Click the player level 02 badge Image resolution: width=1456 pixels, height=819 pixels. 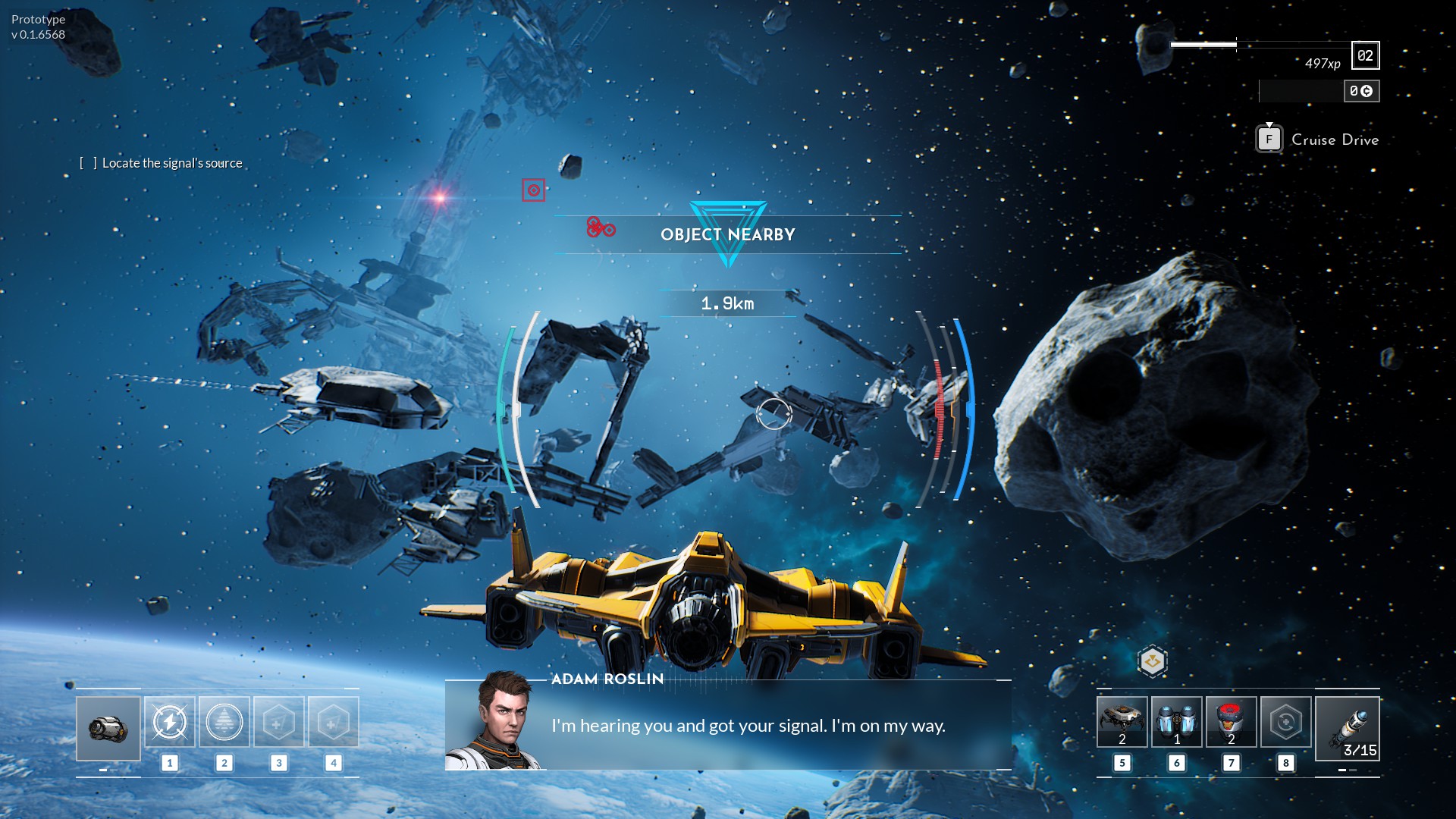[1365, 55]
